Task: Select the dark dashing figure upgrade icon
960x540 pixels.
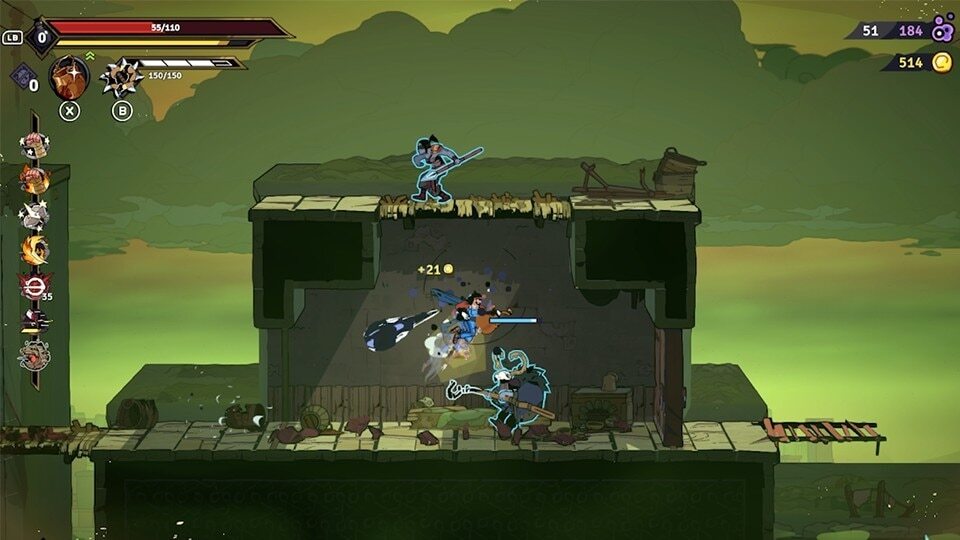Action: 34,321
